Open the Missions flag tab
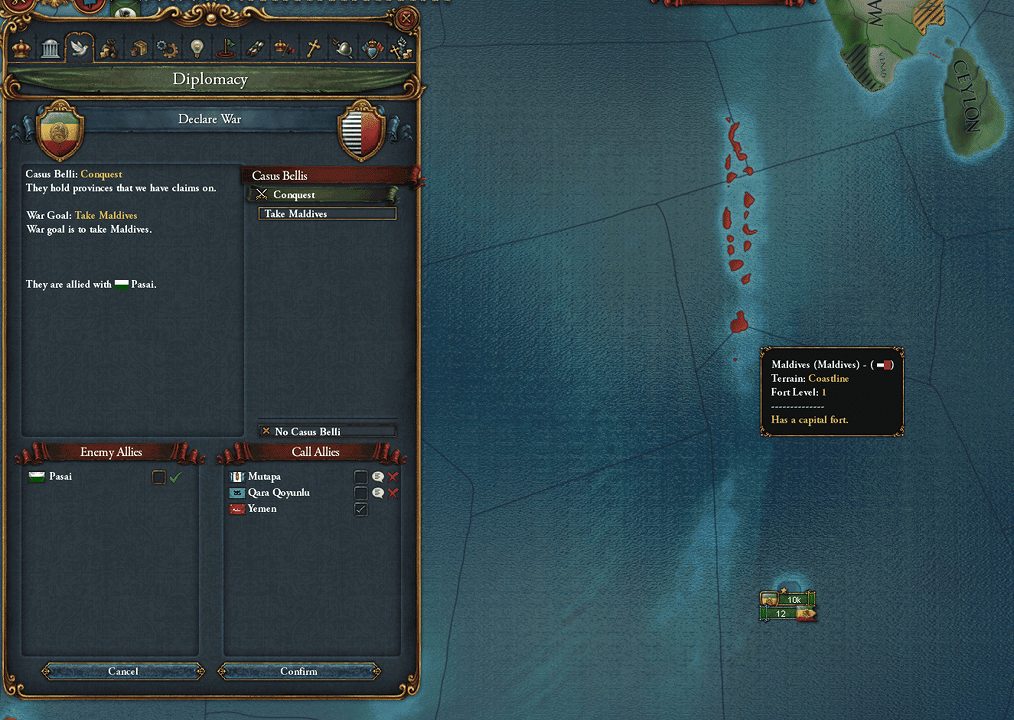The image size is (1014, 720). 226,47
